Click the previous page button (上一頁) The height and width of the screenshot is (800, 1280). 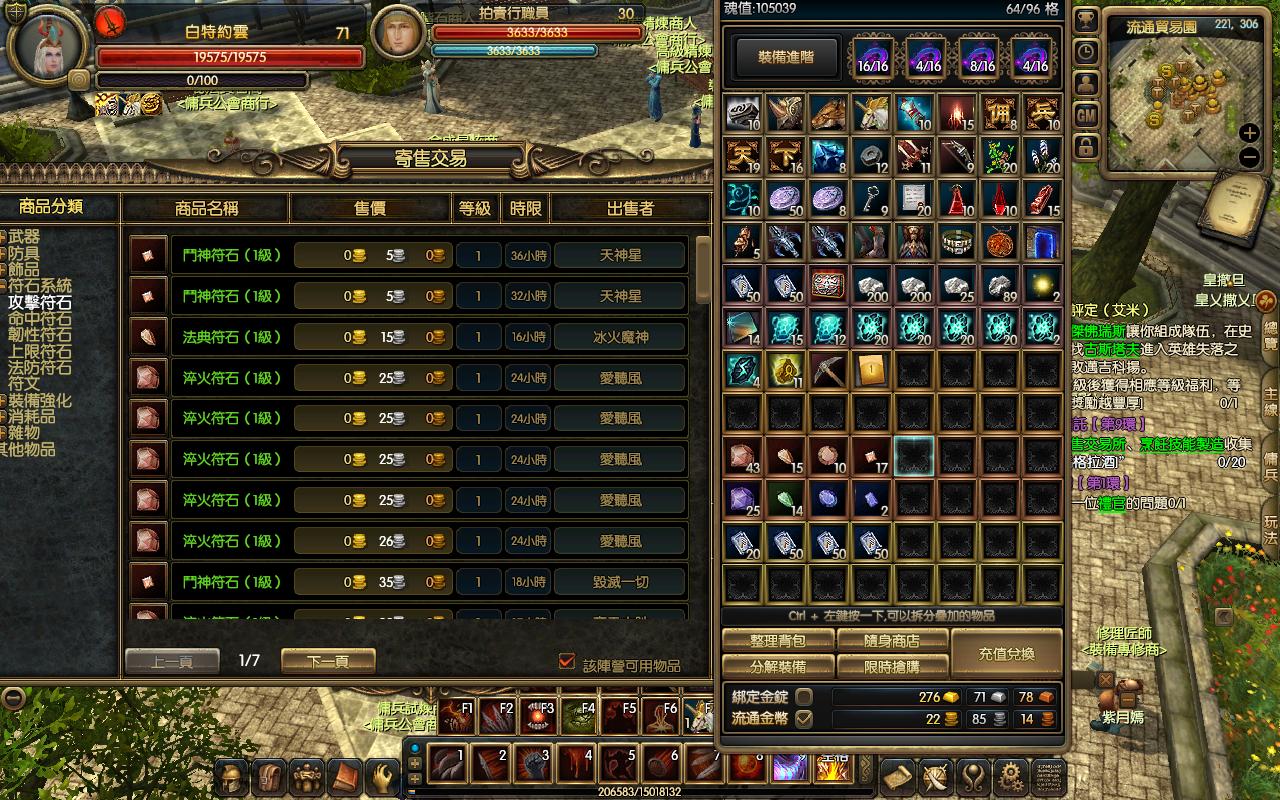point(172,661)
